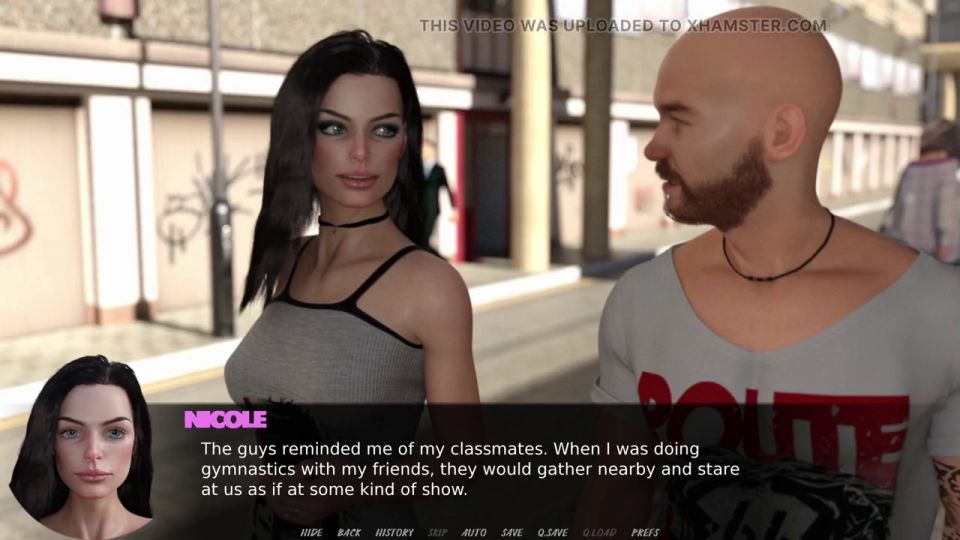Go back to previous dialogue line
Image resolution: width=960 pixels, height=540 pixels.
tap(349, 532)
